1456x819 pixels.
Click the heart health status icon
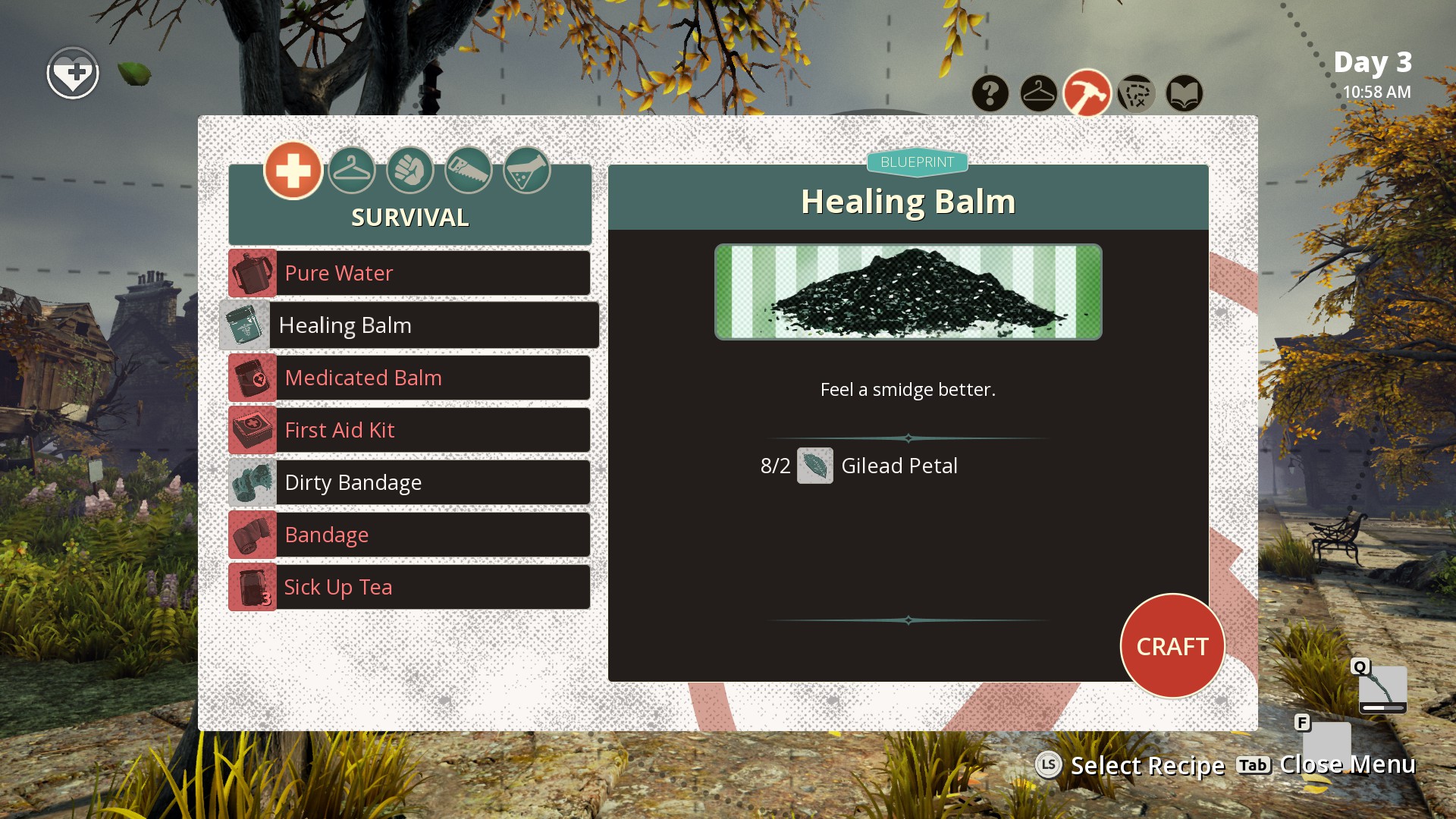click(73, 74)
